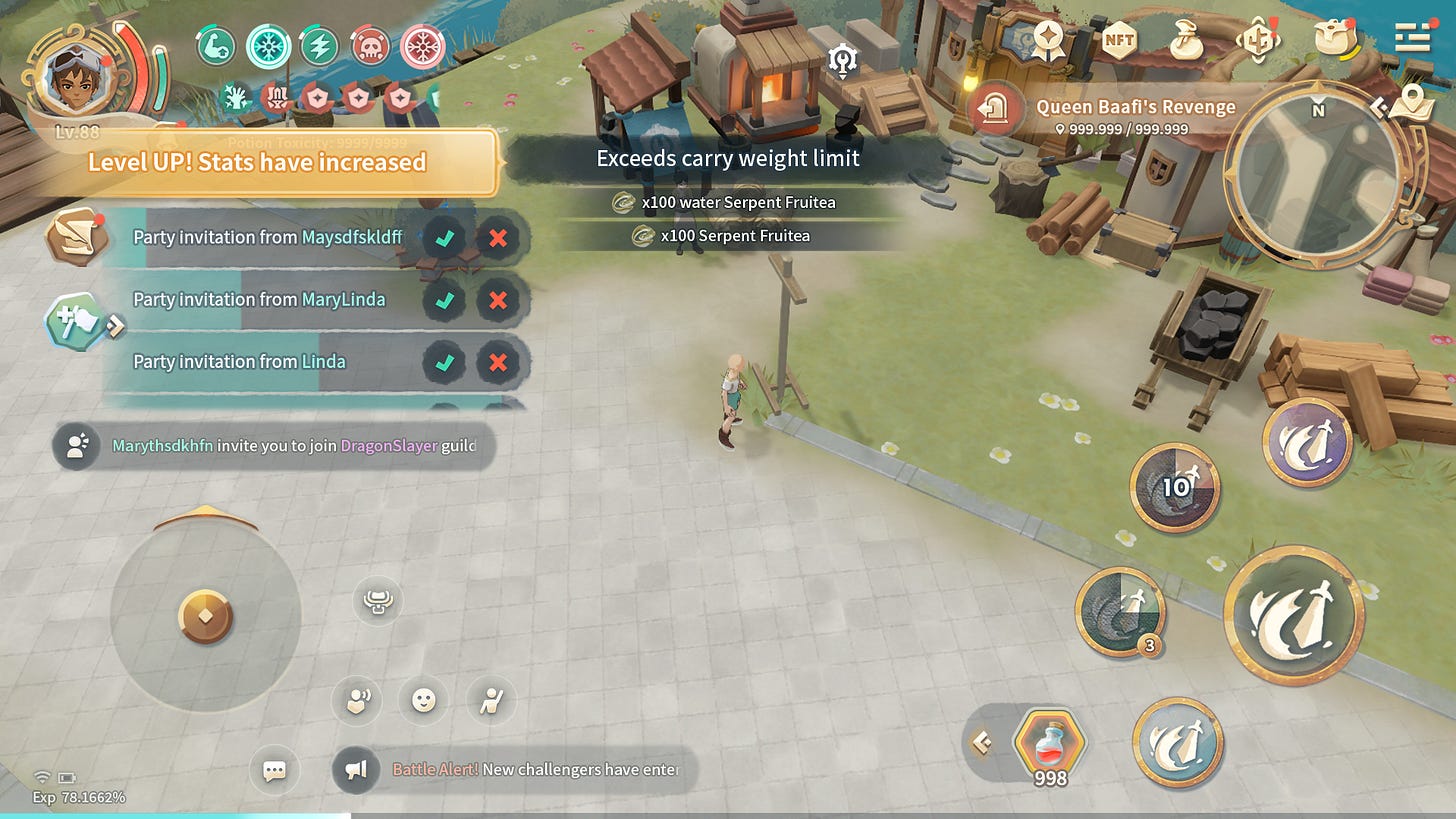Open the hamburger main menu
The image size is (1456, 819).
point(1413,39)
